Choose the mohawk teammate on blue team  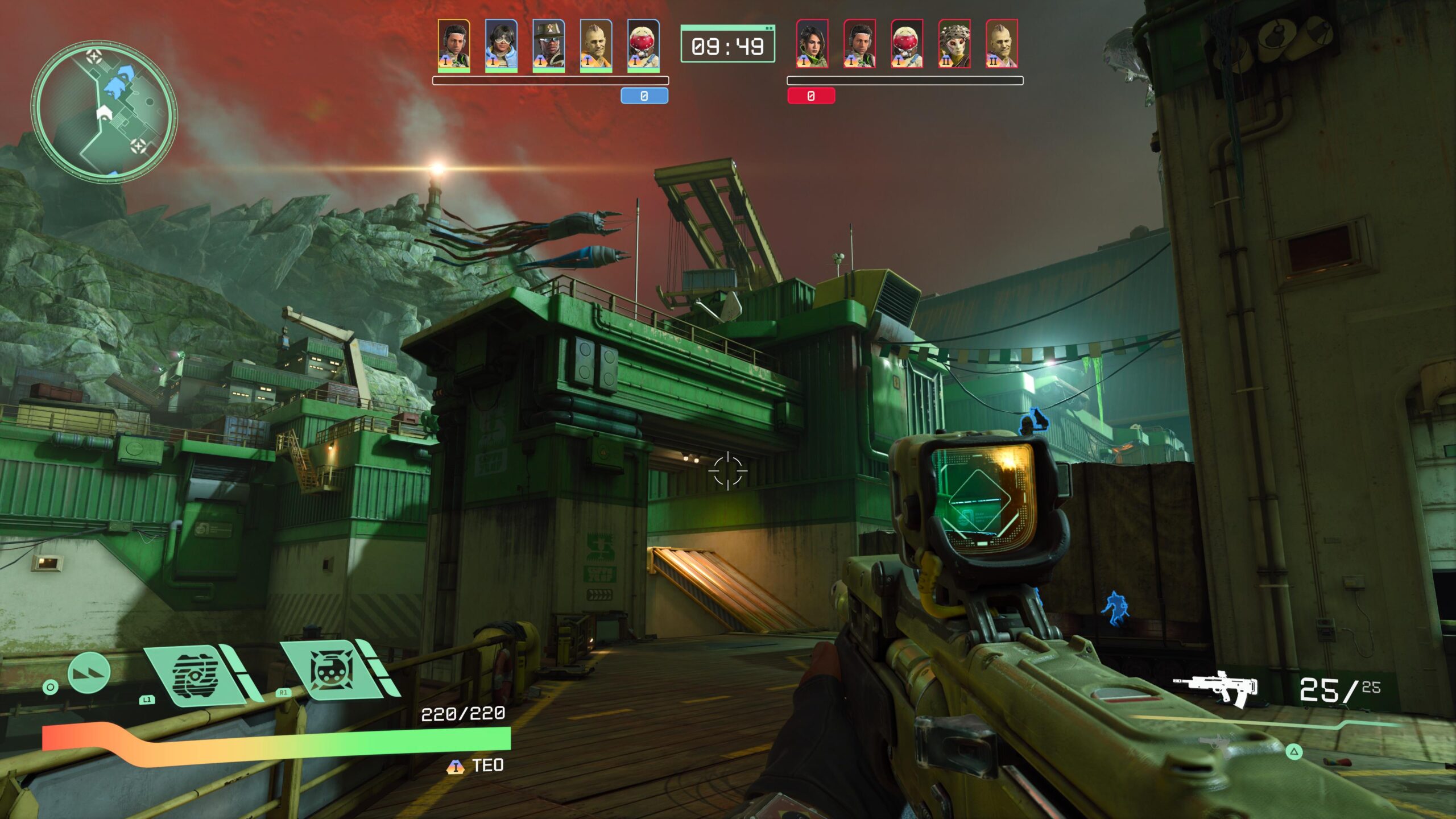(x=595, y=45)
